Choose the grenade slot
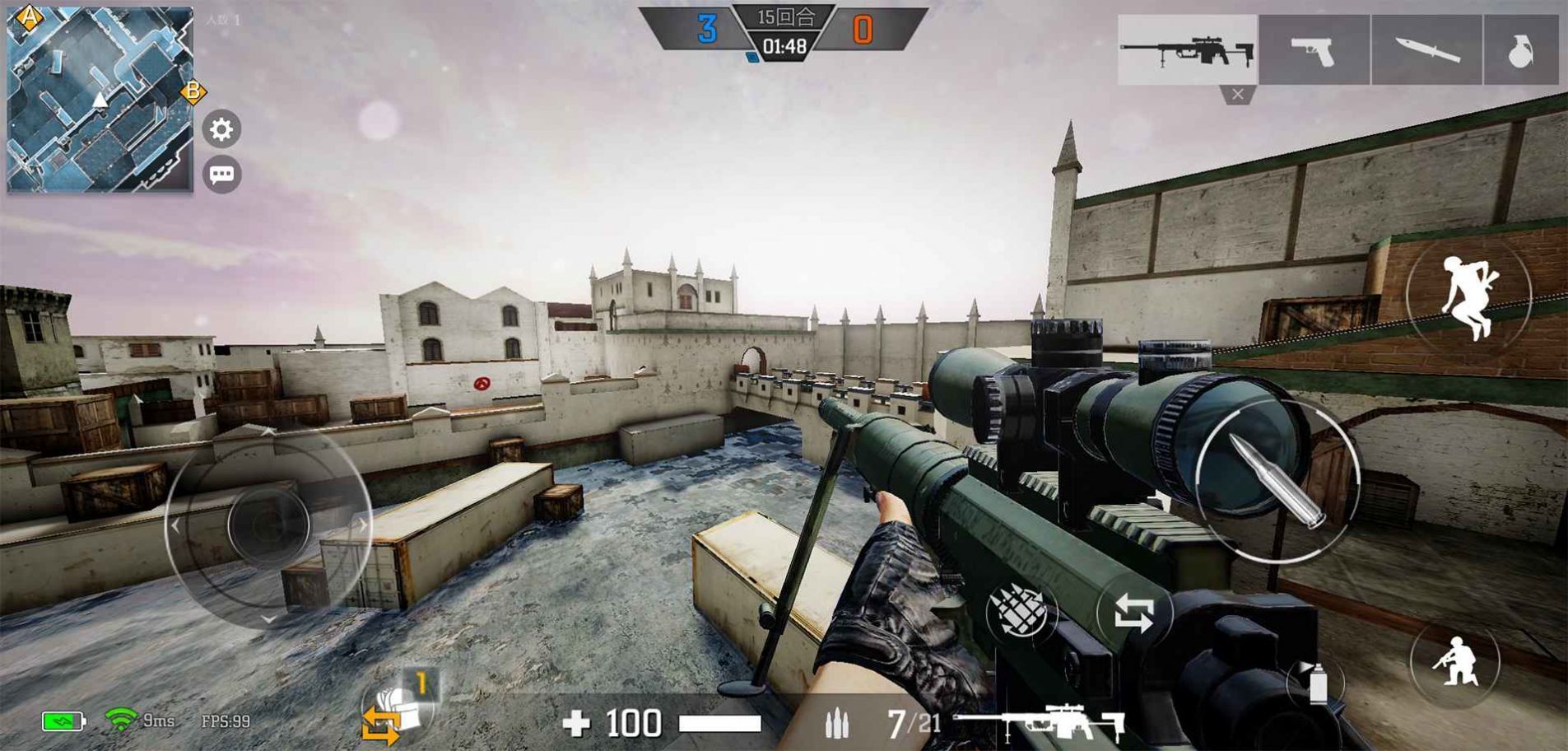 (1520, 51)
